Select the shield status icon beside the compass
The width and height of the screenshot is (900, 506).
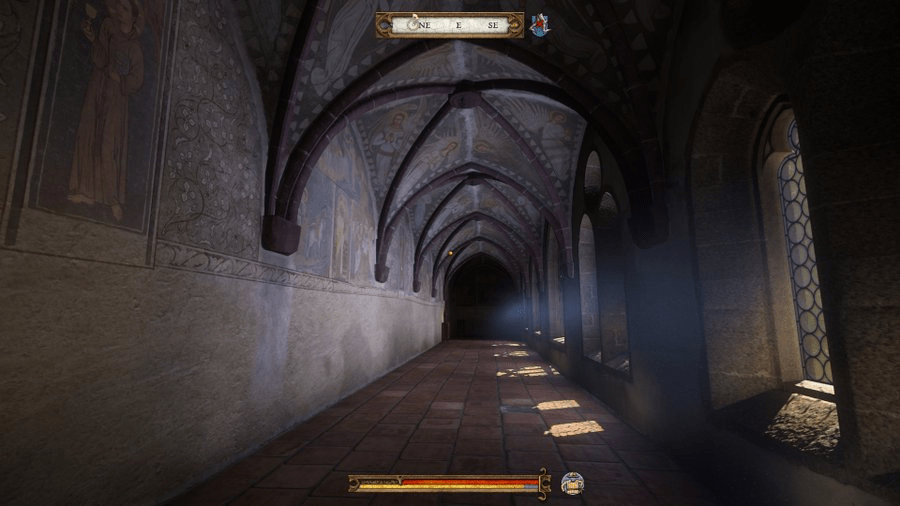click(540, 25)
